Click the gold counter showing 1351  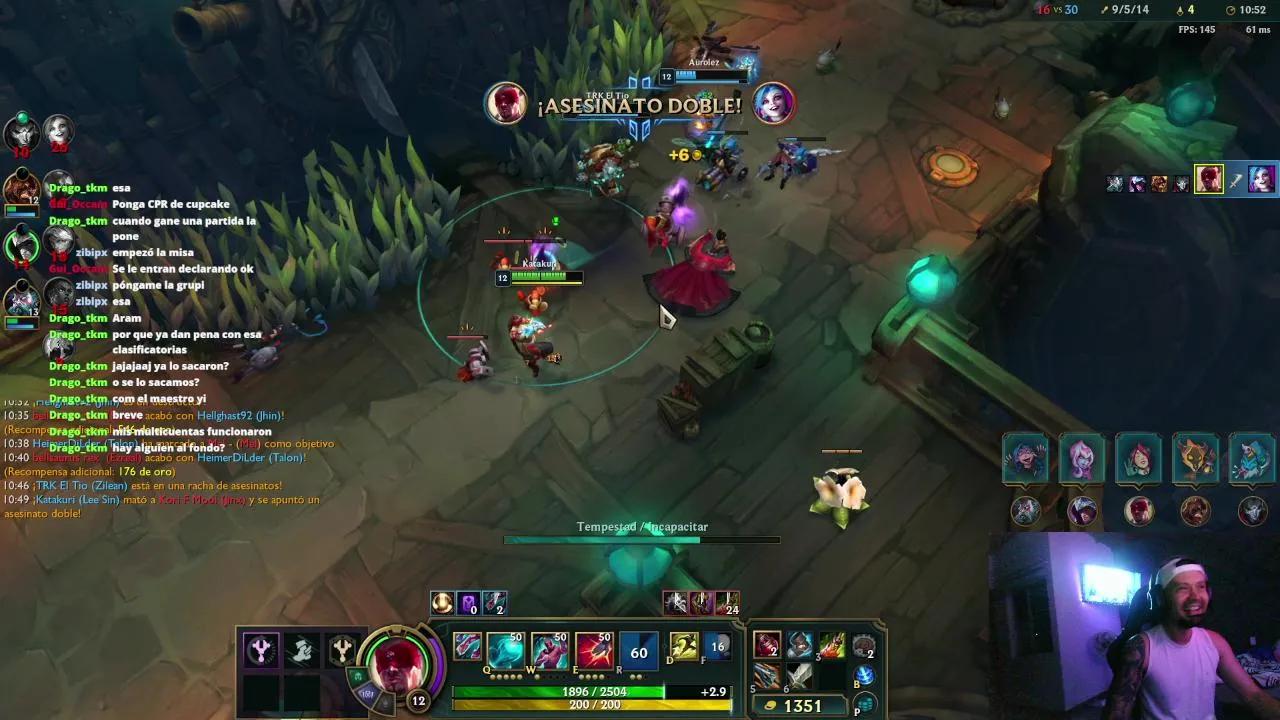pyautogui.click(x=803, y=705)
